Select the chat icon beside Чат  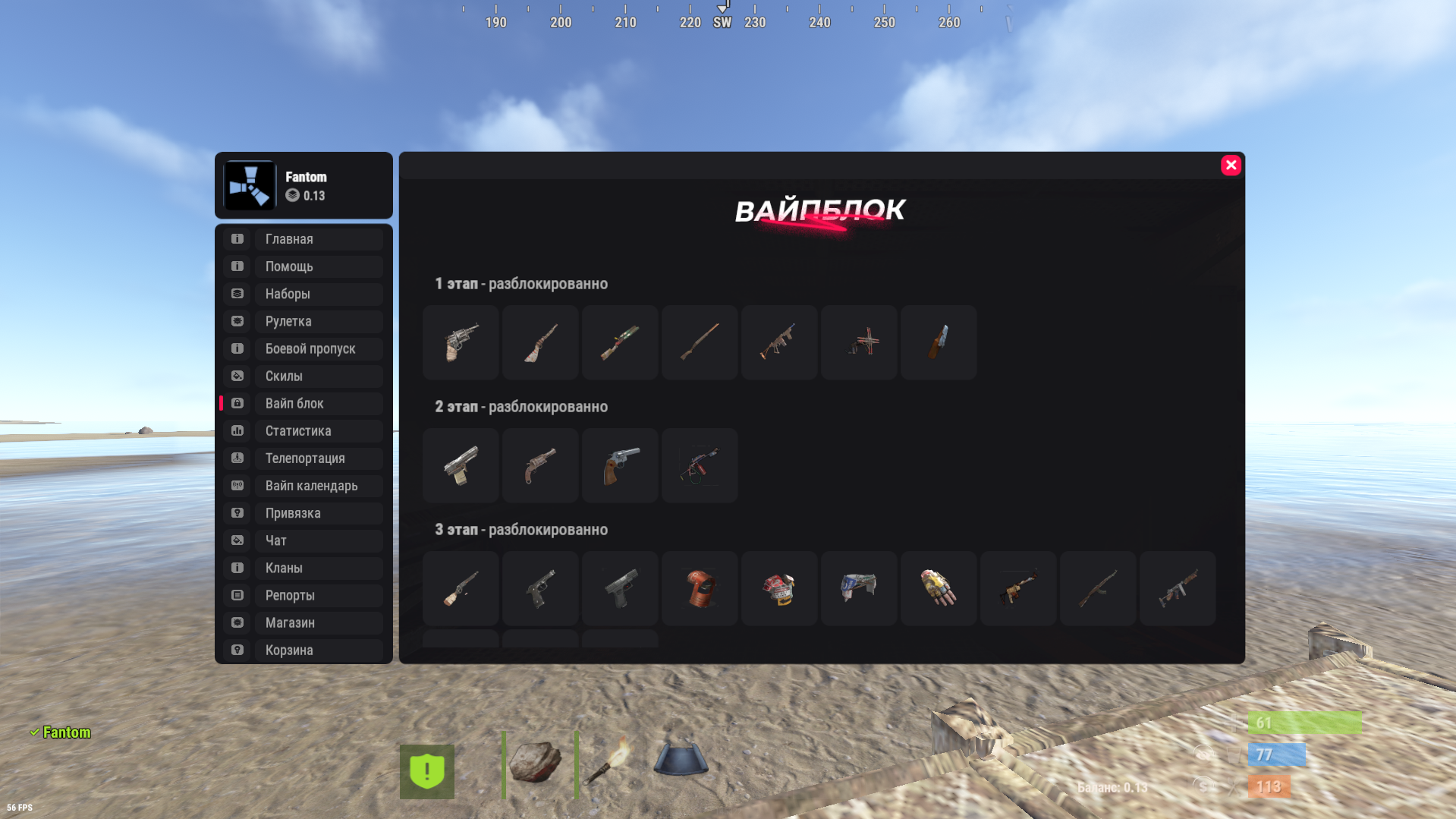click(237, 540)
